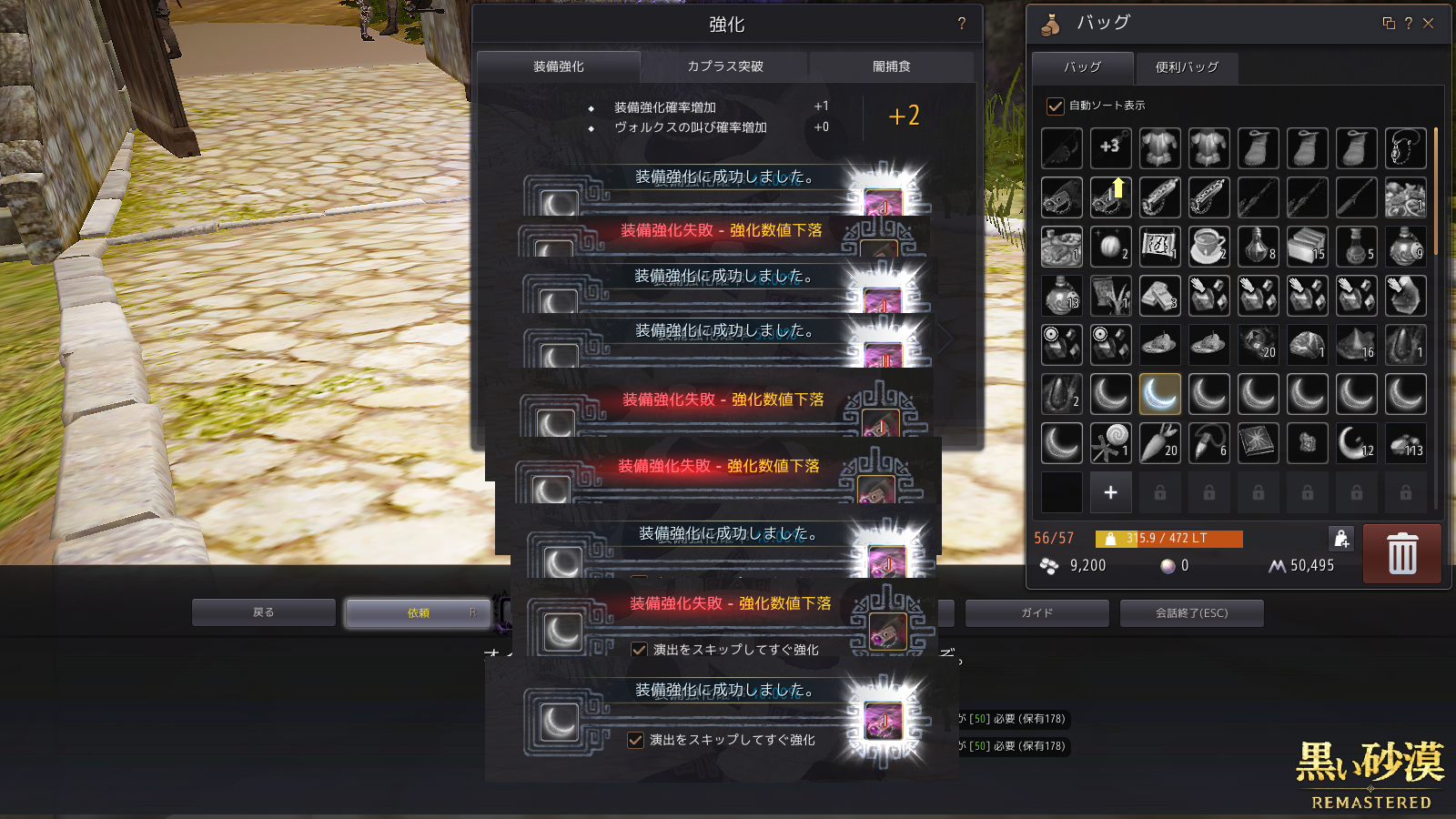Click the weight limit increase button
Screen dimensions: 1456x819
(1341, 539)
